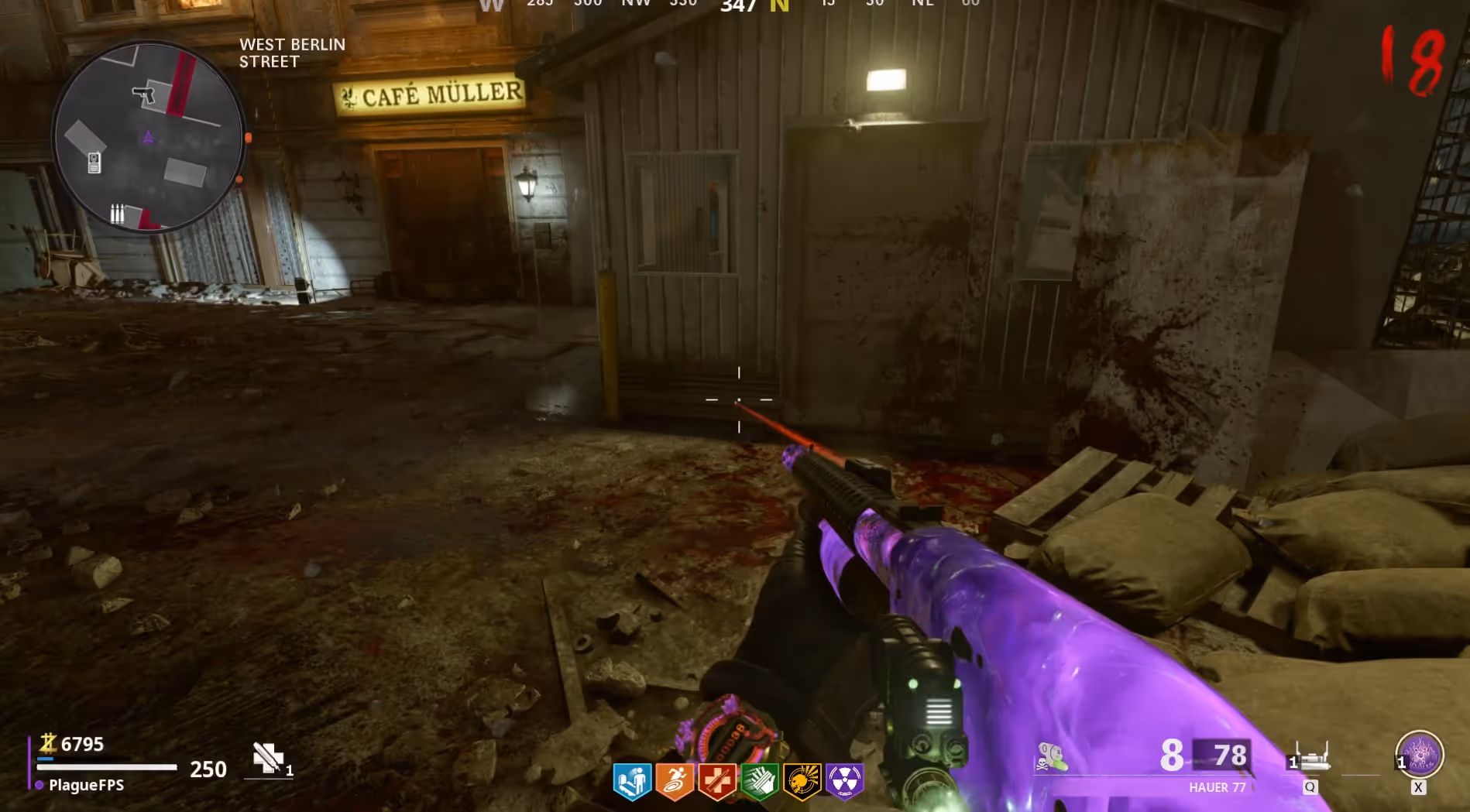The width and height of the screenshot is (1470, 812).
Task: Choose the red cross and bullet perk icon
Action: [717, 780]
